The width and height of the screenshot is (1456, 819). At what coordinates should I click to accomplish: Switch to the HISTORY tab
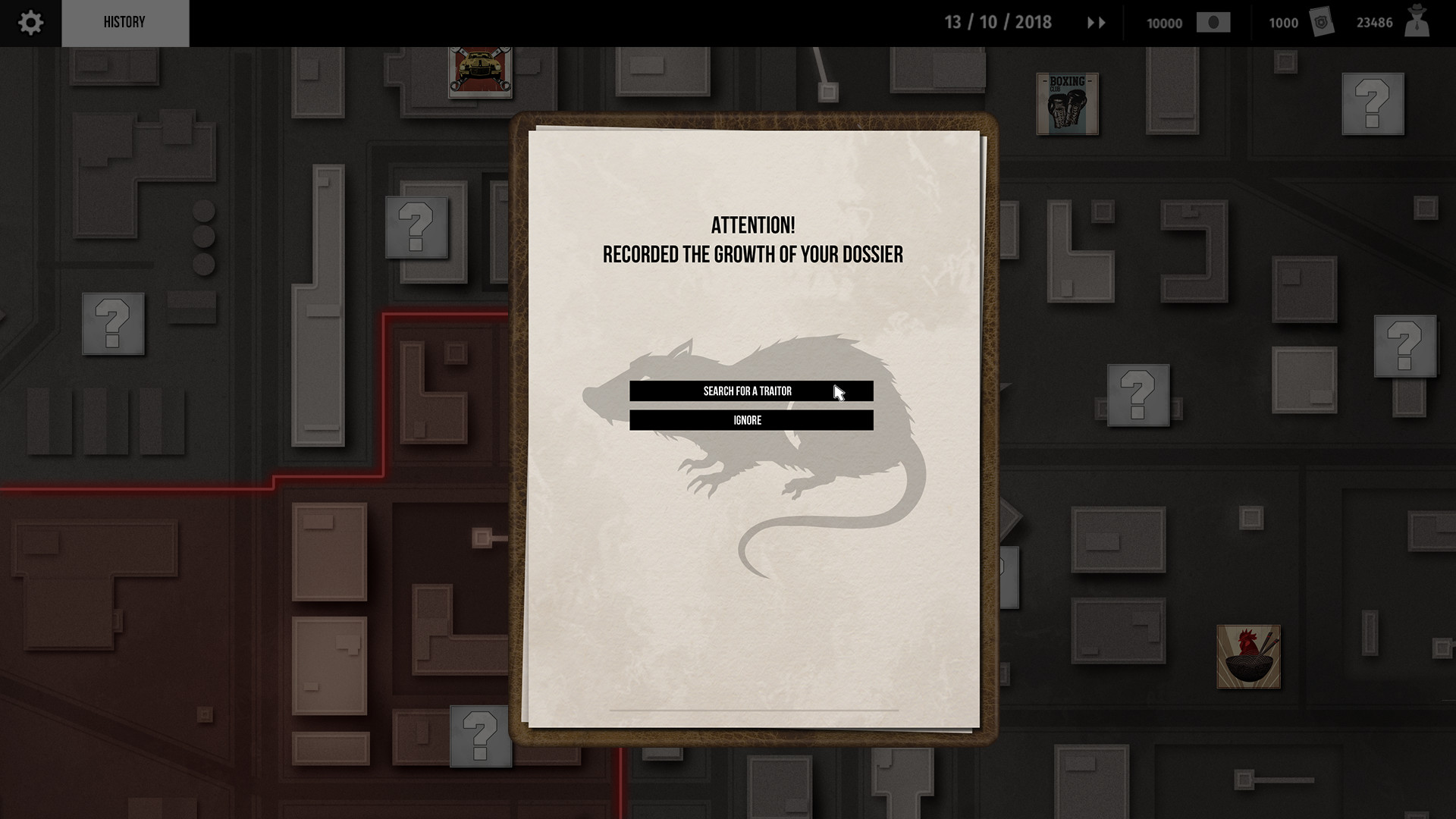(125, 22)
